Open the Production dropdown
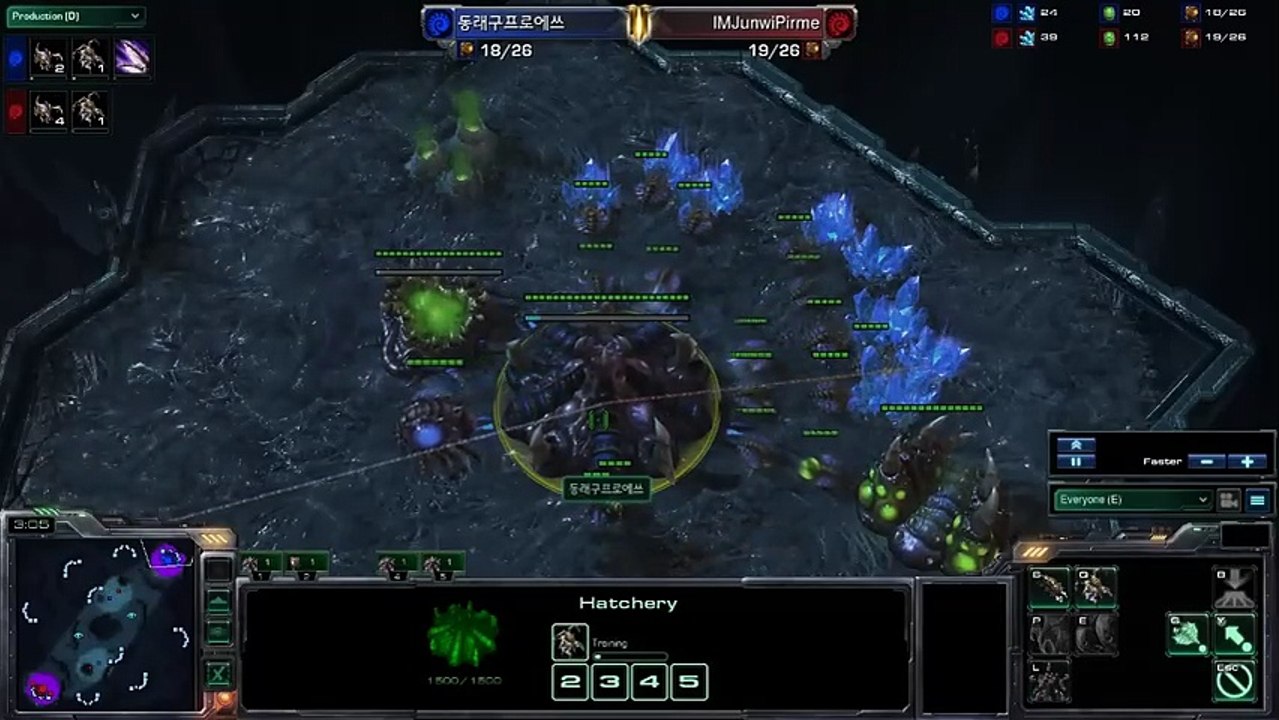 coord(75,17)
